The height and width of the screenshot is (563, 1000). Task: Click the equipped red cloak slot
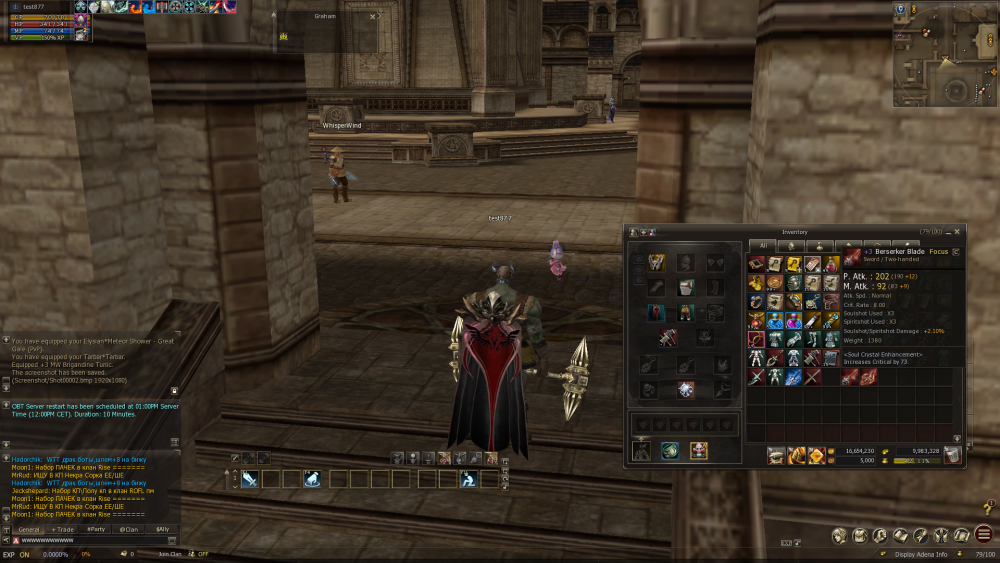656,313
